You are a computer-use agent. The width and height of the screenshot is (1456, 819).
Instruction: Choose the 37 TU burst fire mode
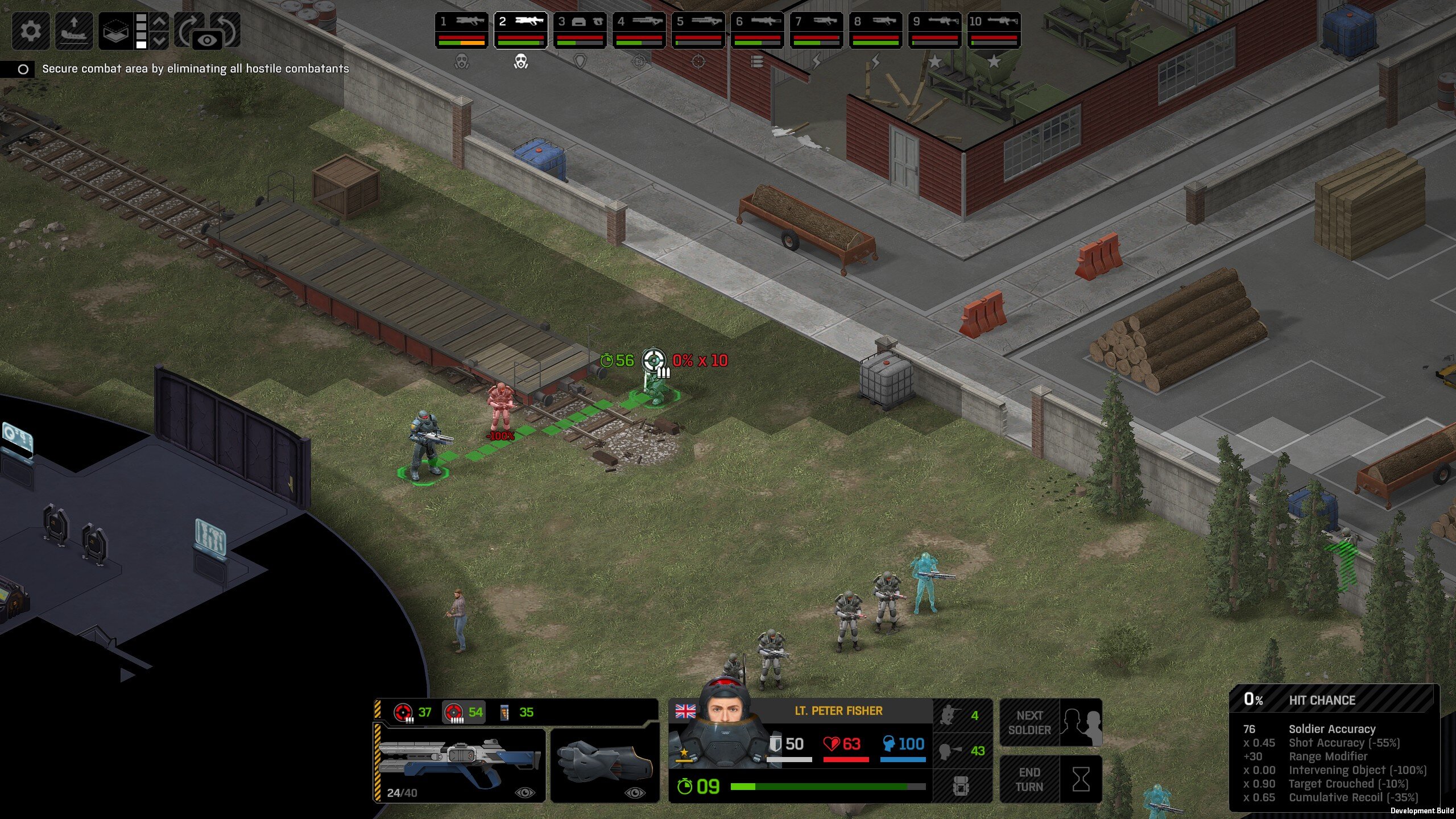point(413,712)
